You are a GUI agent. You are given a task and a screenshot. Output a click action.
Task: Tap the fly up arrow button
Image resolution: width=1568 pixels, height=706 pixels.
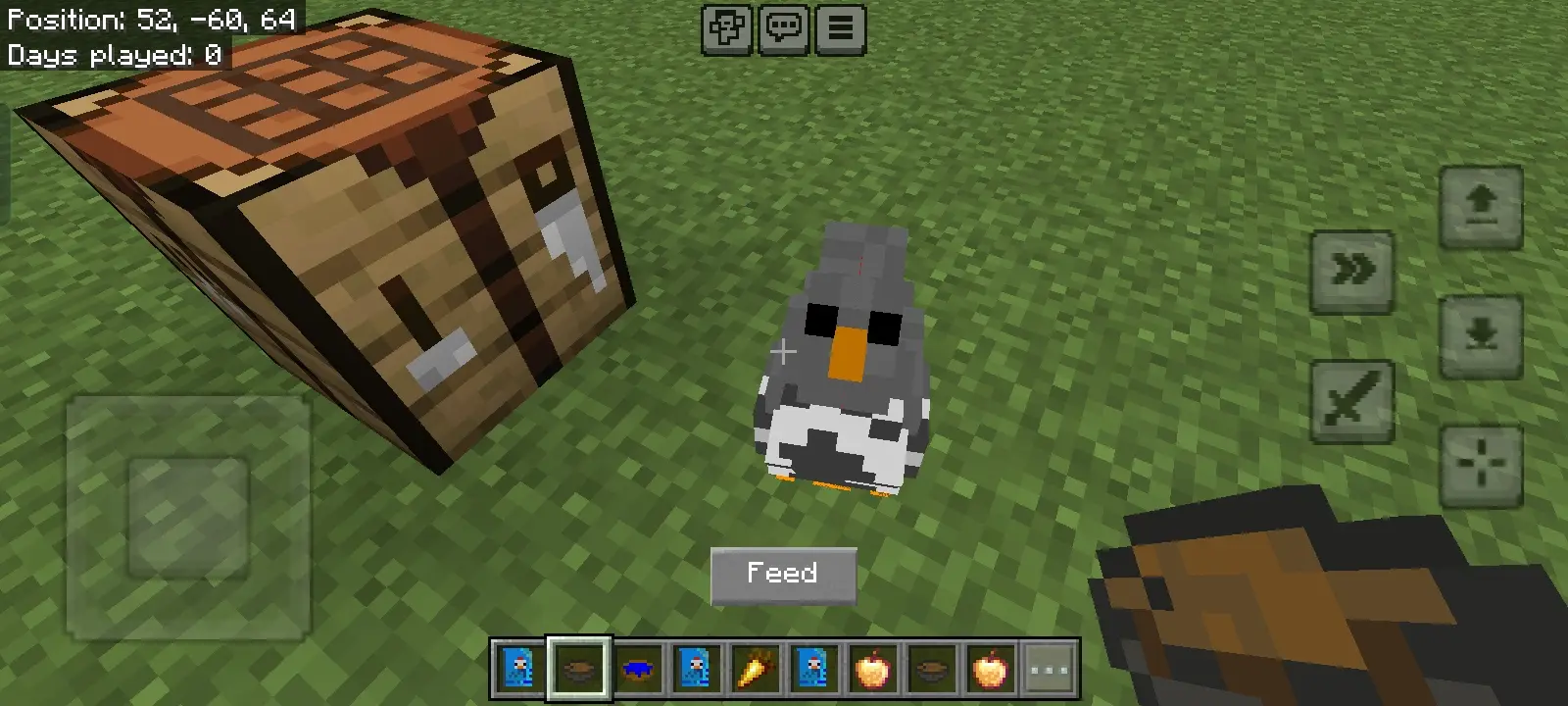point(1481,206)
